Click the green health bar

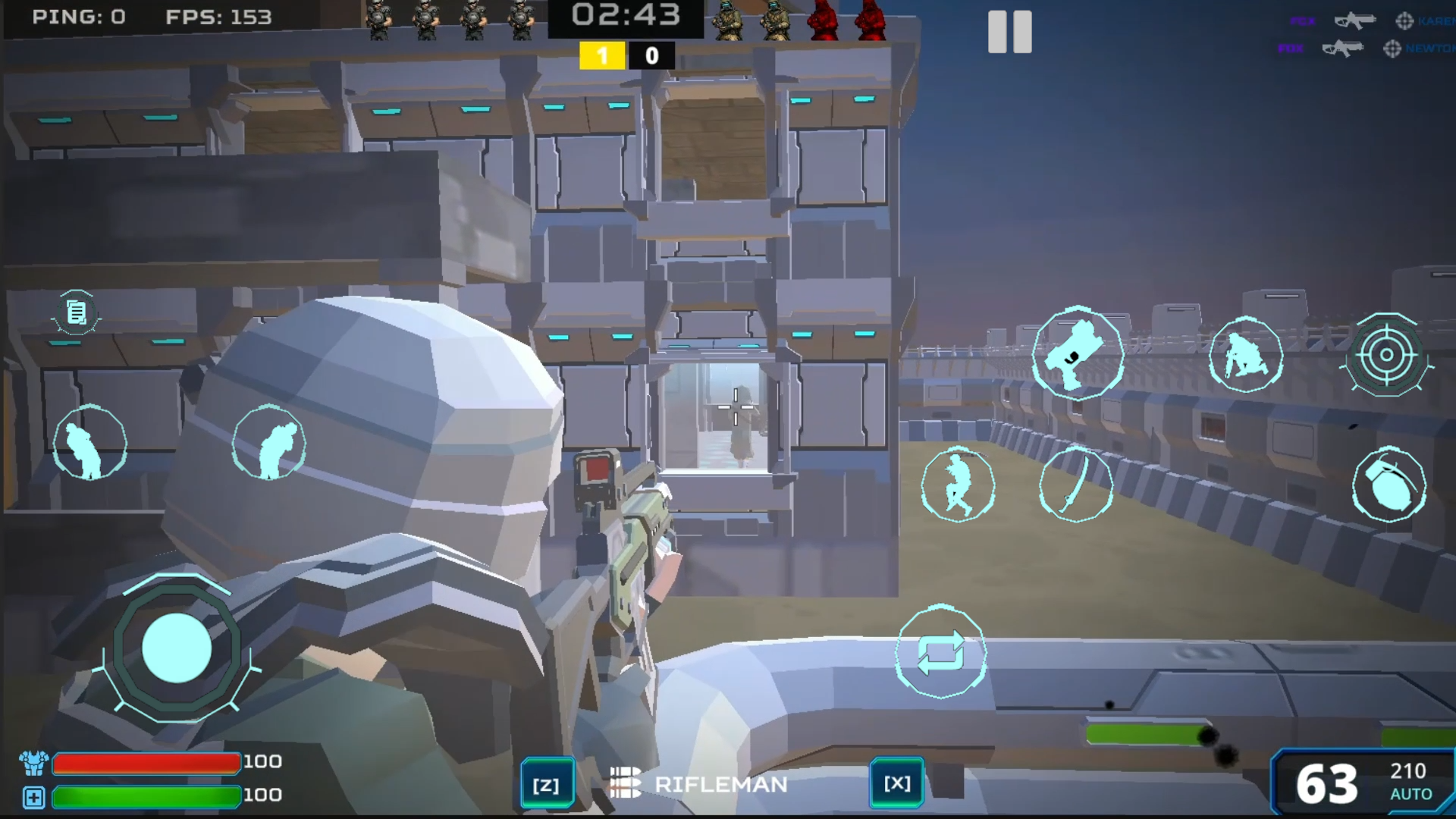[x=146, y=796]
